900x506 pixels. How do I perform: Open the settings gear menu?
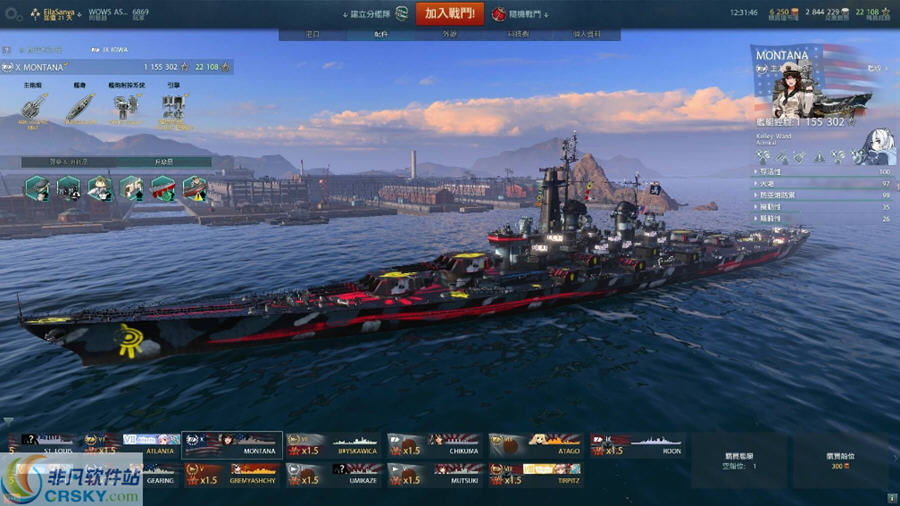(x=13, y=15)
